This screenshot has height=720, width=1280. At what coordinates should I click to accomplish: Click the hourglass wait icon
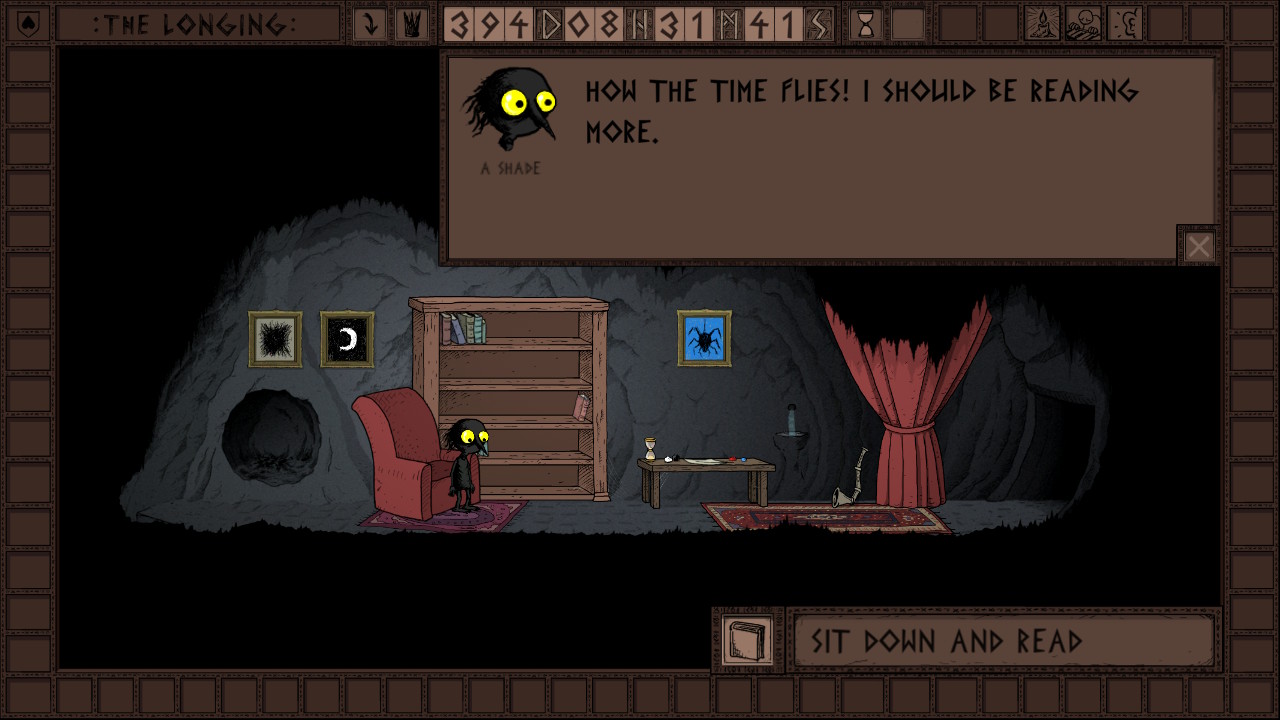tap(866, 24)
